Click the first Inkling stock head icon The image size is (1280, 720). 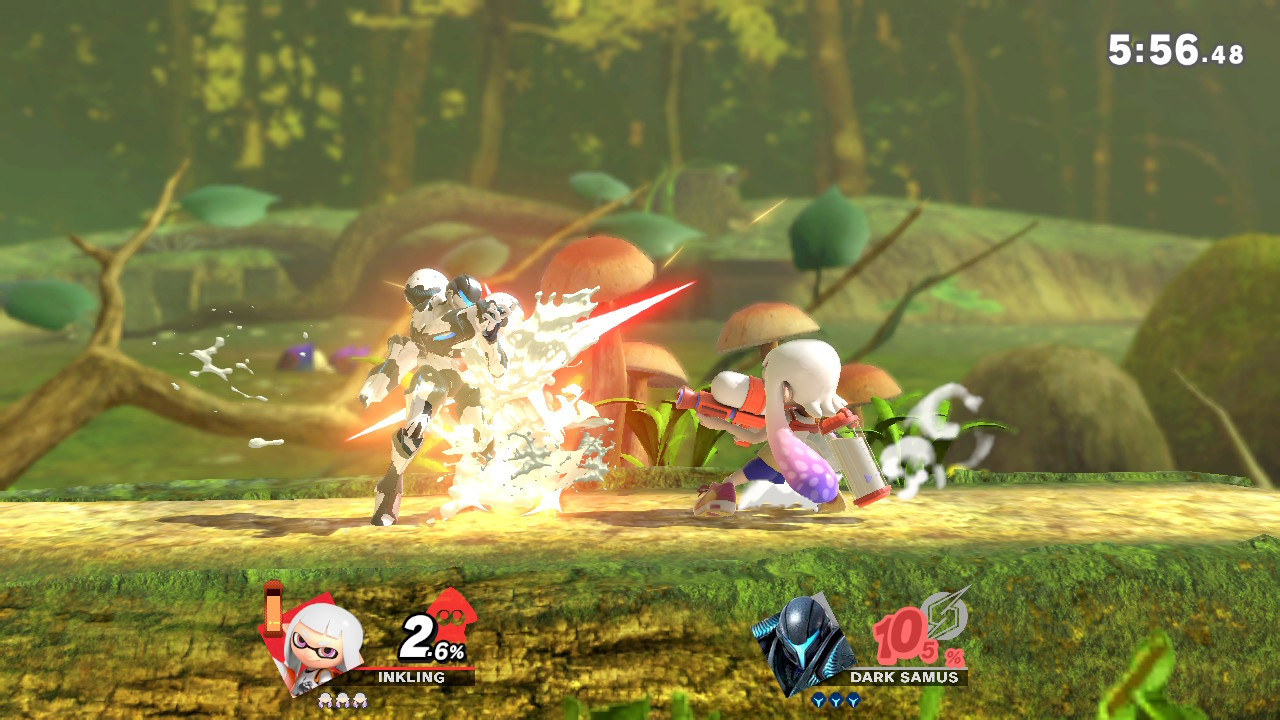point(325,699)
